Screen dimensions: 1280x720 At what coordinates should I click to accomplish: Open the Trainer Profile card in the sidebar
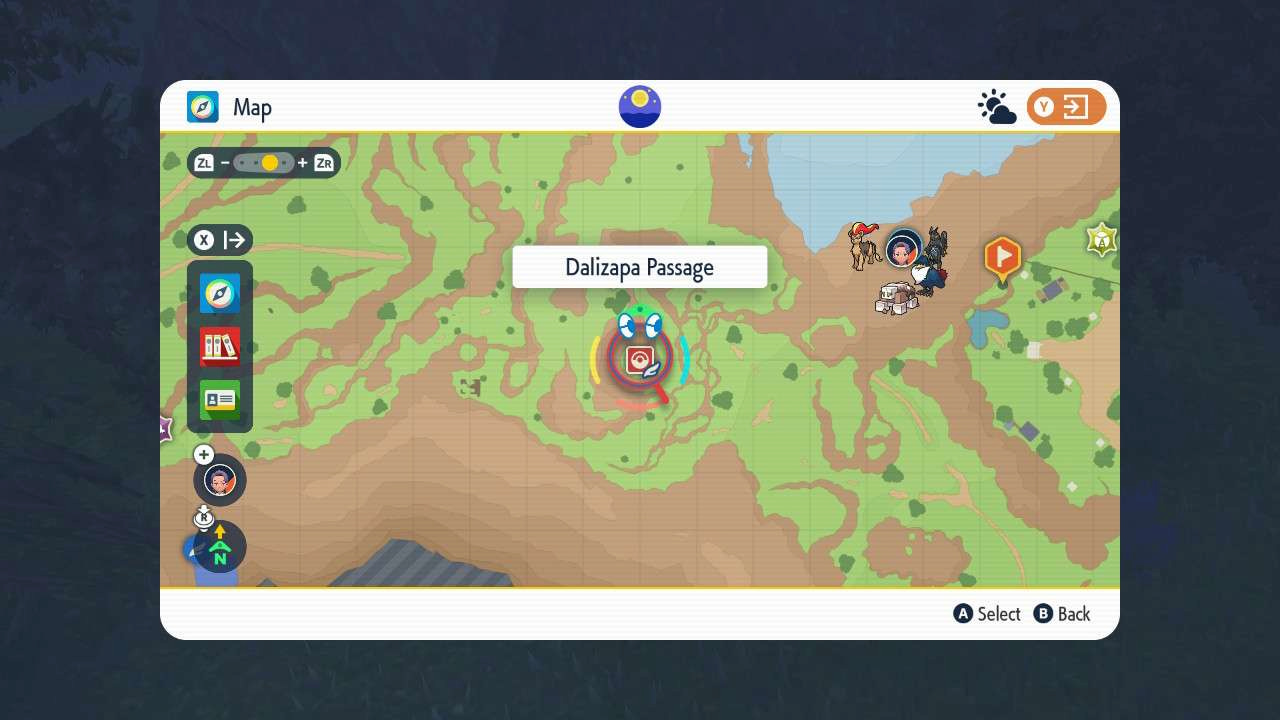pyautogui.click(x=219, y=398)
